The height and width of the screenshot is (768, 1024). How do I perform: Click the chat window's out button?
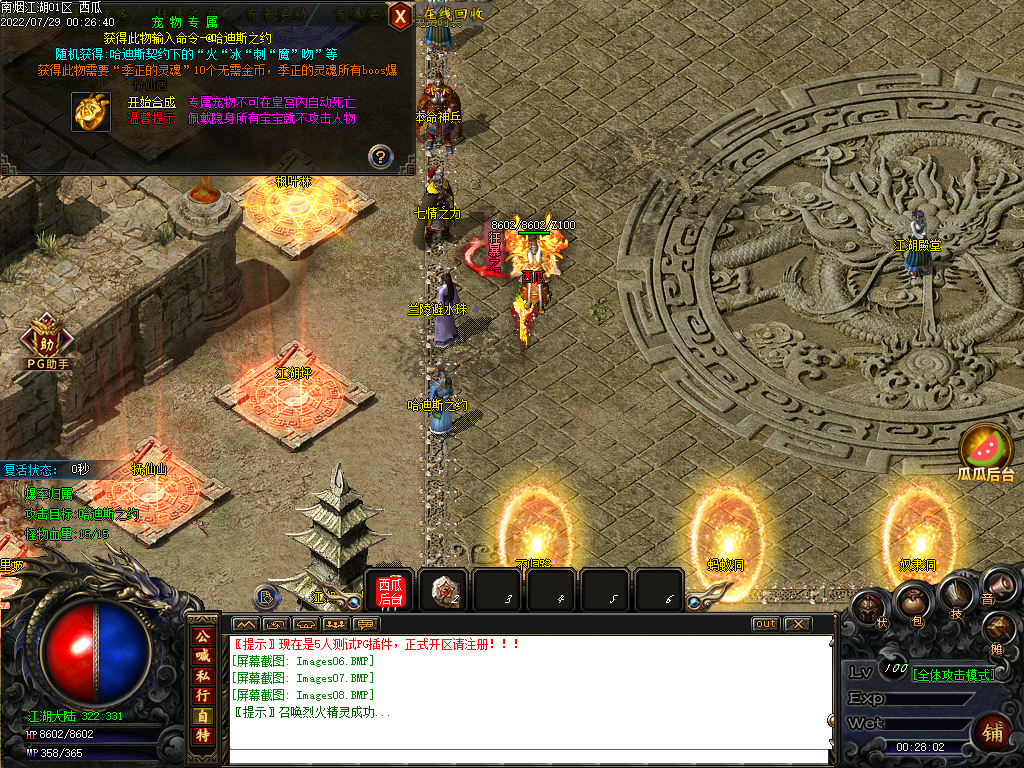coord(765,624)
